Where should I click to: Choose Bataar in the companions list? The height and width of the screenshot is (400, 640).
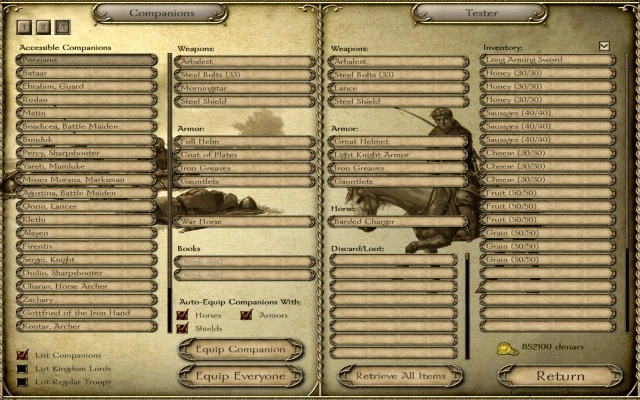(x=86, y=73)
